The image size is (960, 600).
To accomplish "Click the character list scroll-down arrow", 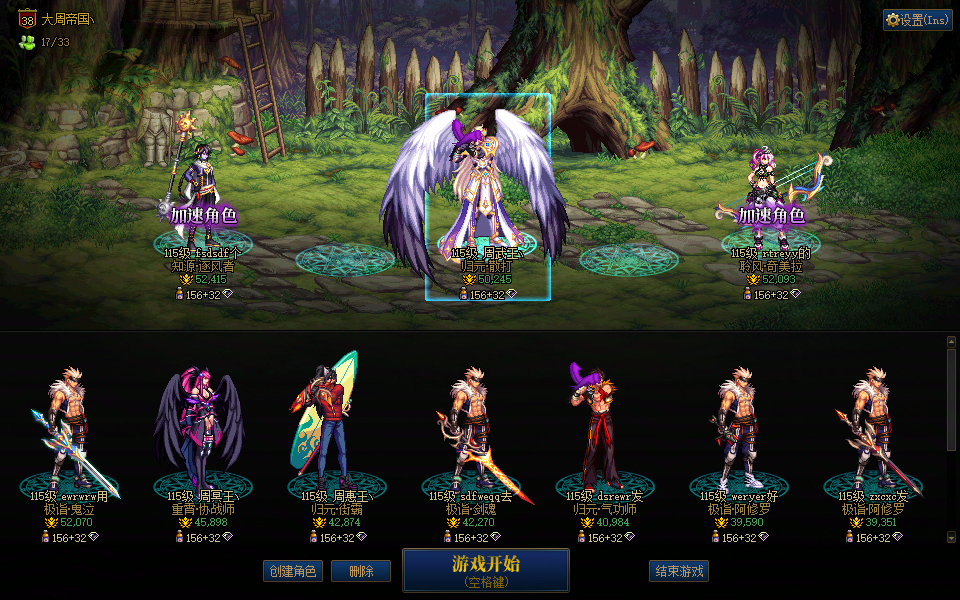I will [x=951, y=538].
